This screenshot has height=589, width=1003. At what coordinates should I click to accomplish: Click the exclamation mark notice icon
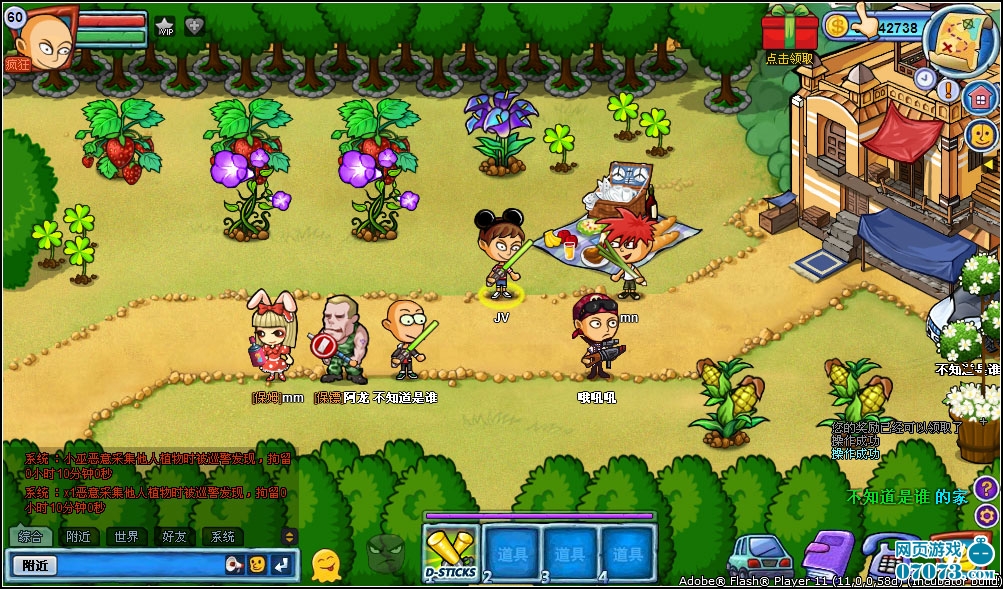coord(950,91)
